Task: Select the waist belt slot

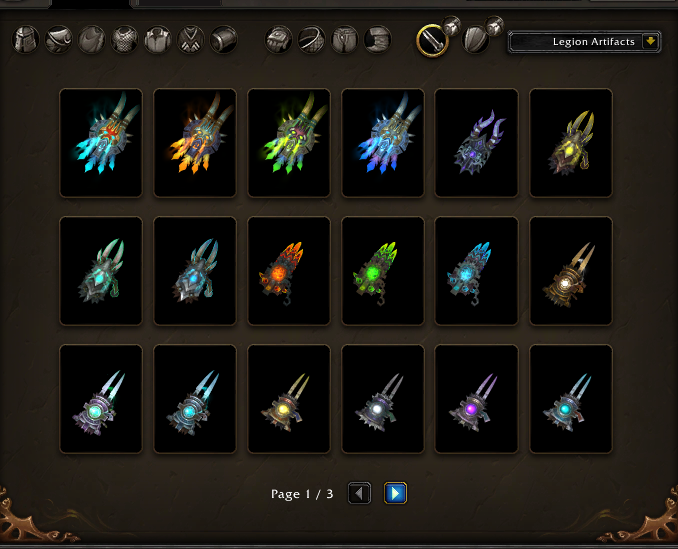Action: pyautogui.click(x=312, y=41)
